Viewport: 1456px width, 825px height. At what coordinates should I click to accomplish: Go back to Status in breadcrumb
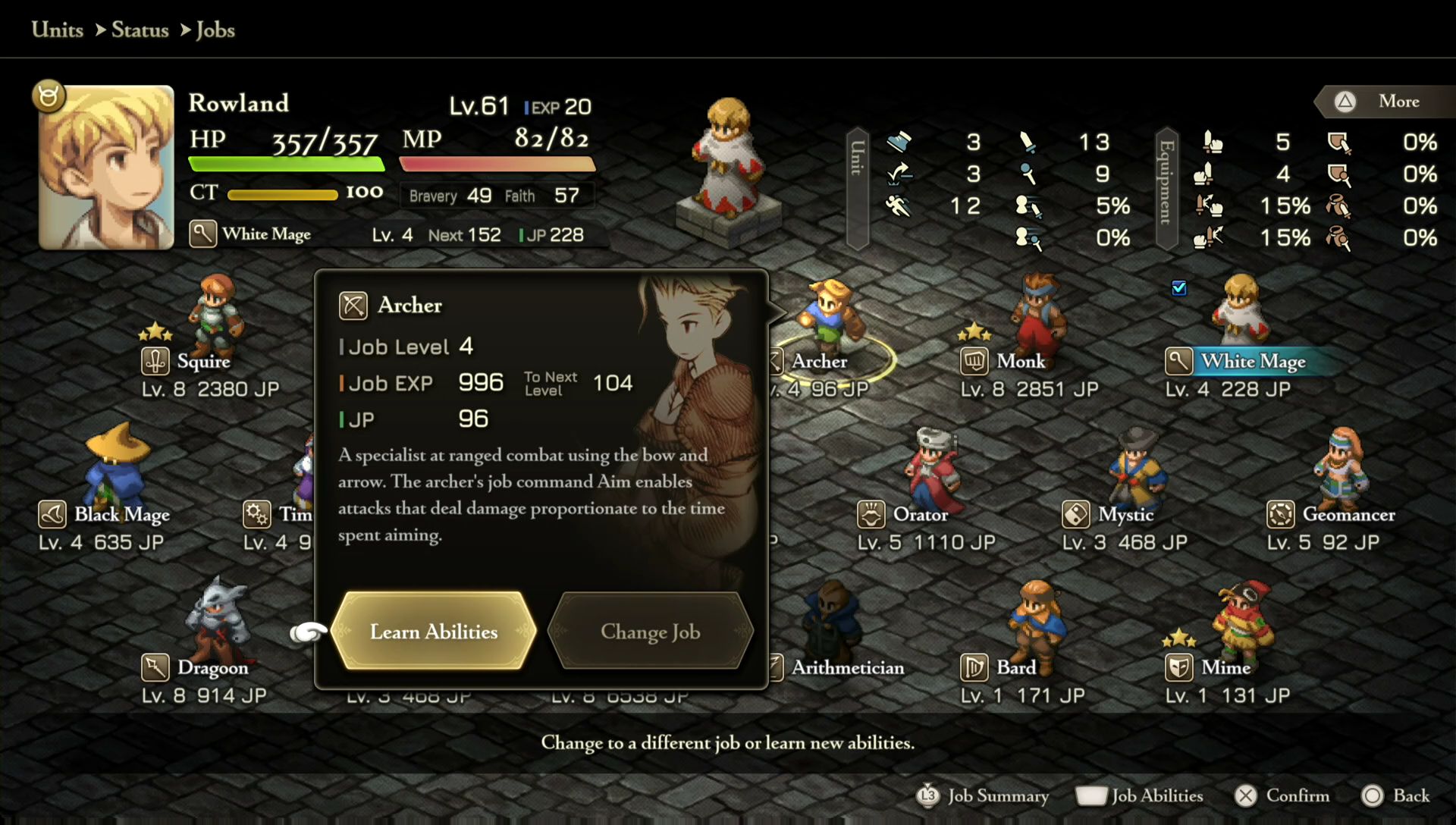[140, 30]
